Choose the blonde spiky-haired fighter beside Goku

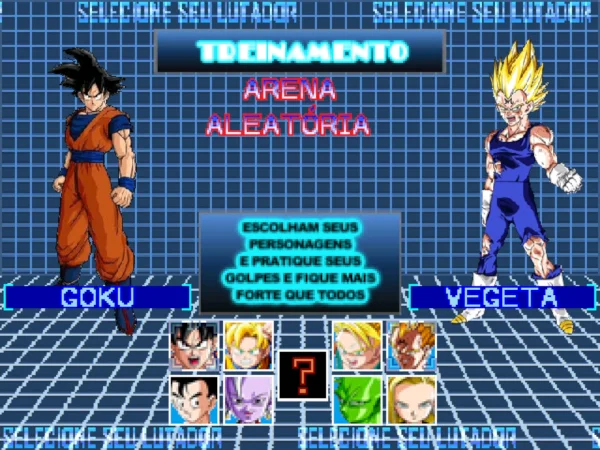pos(247,346)
